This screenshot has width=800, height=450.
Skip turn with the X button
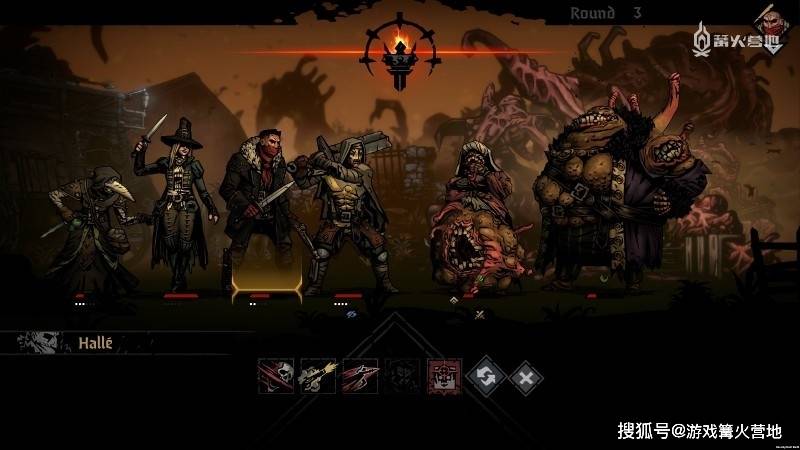point(526,377)
